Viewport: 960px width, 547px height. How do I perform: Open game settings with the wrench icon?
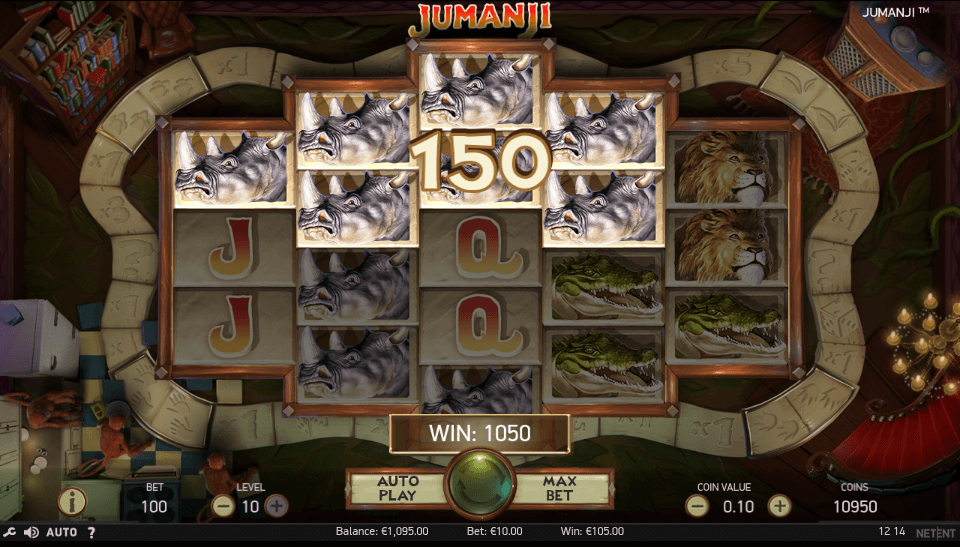[9, 532]
